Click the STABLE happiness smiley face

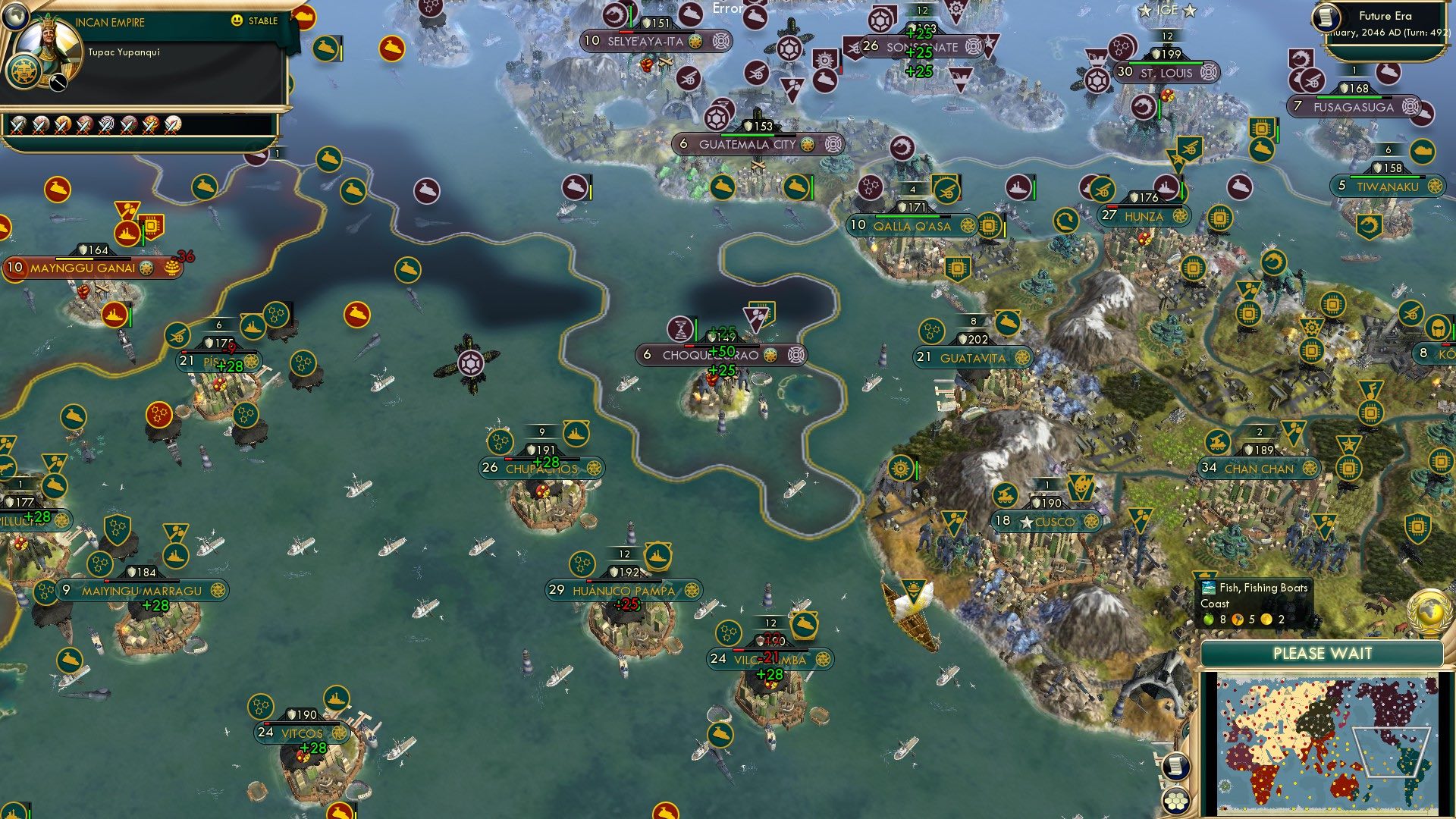pos(237,20)
